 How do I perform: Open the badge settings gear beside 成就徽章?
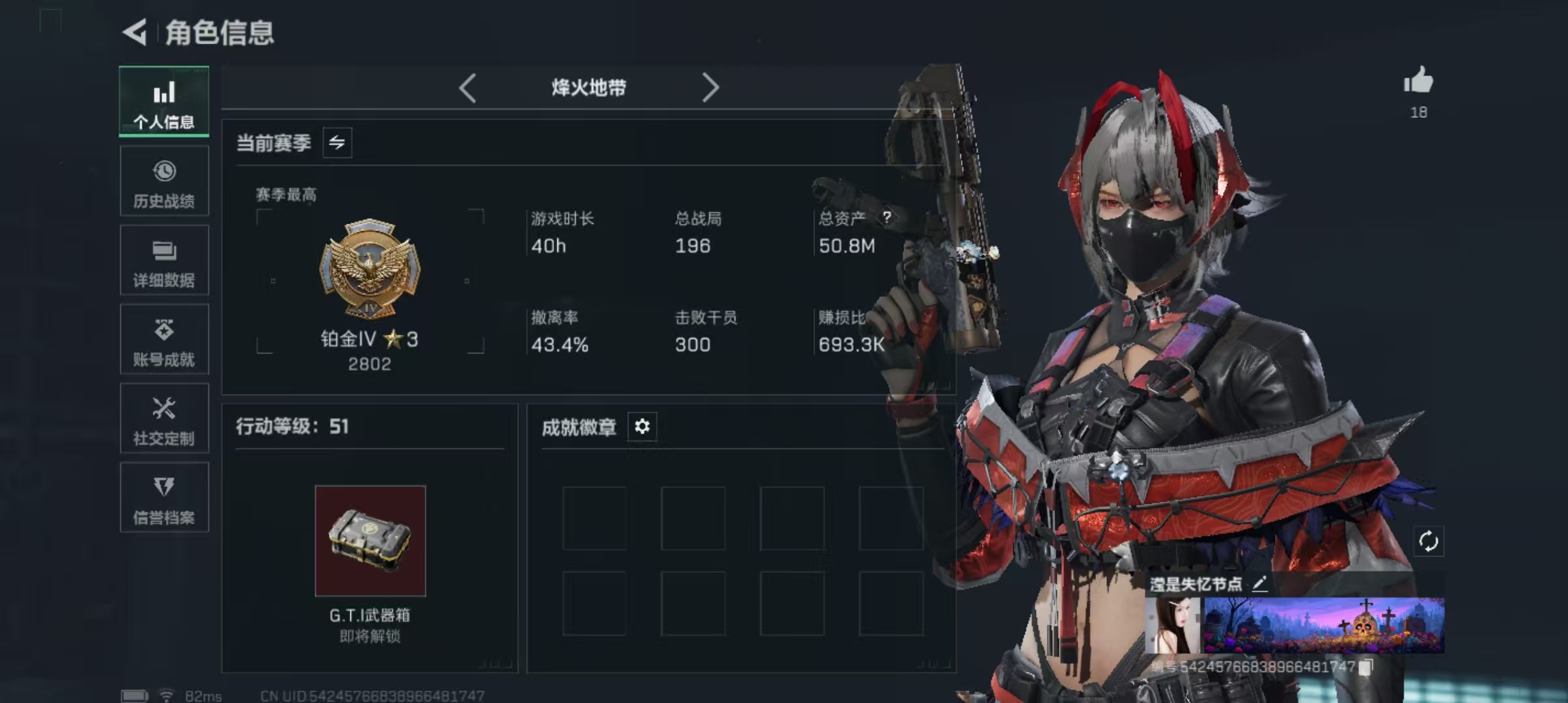click(x=642, y=428)
